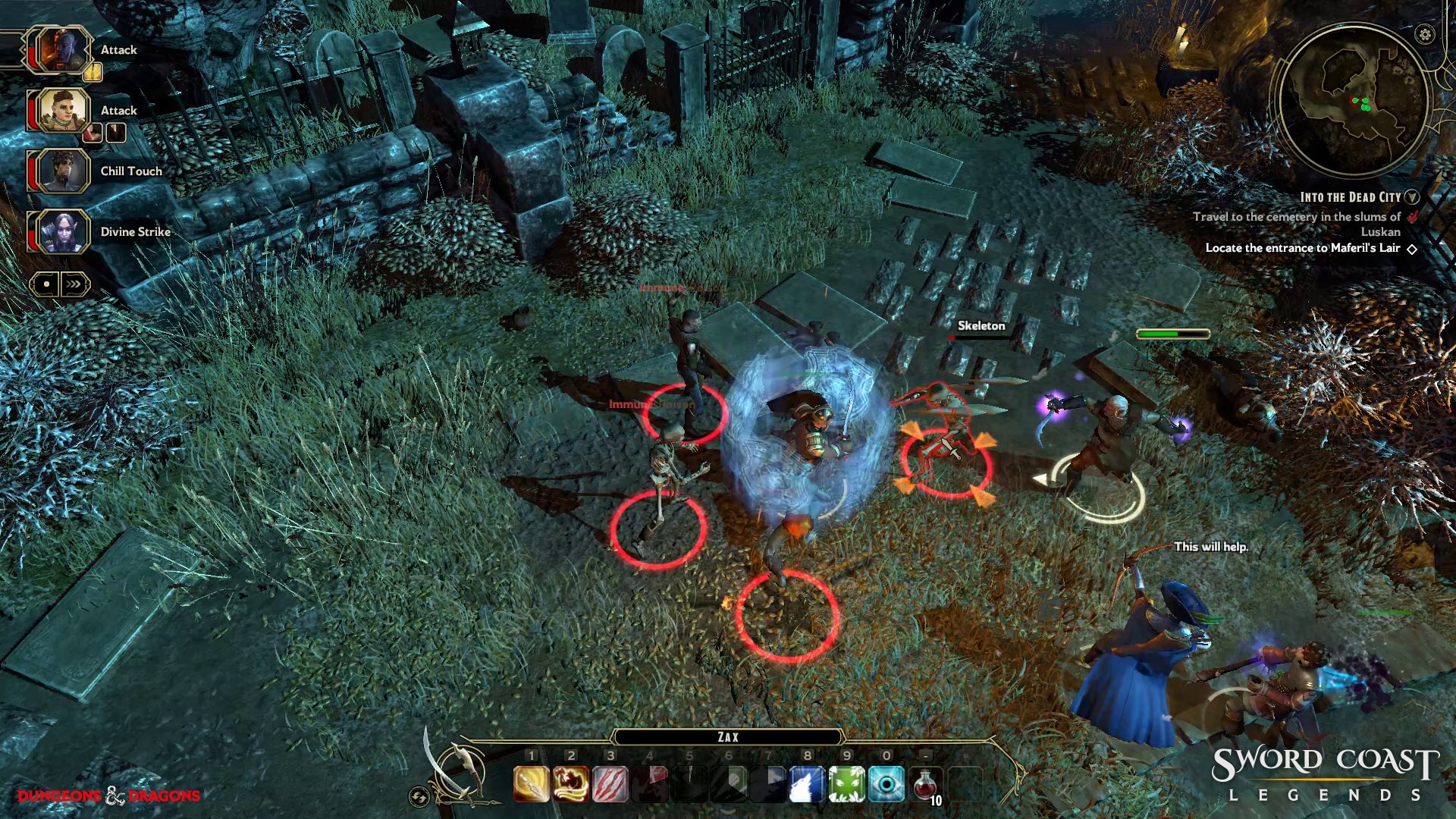Collapse the Into the Dead City quest tracker
The image size is (1456, 819).
(1411, 197)
